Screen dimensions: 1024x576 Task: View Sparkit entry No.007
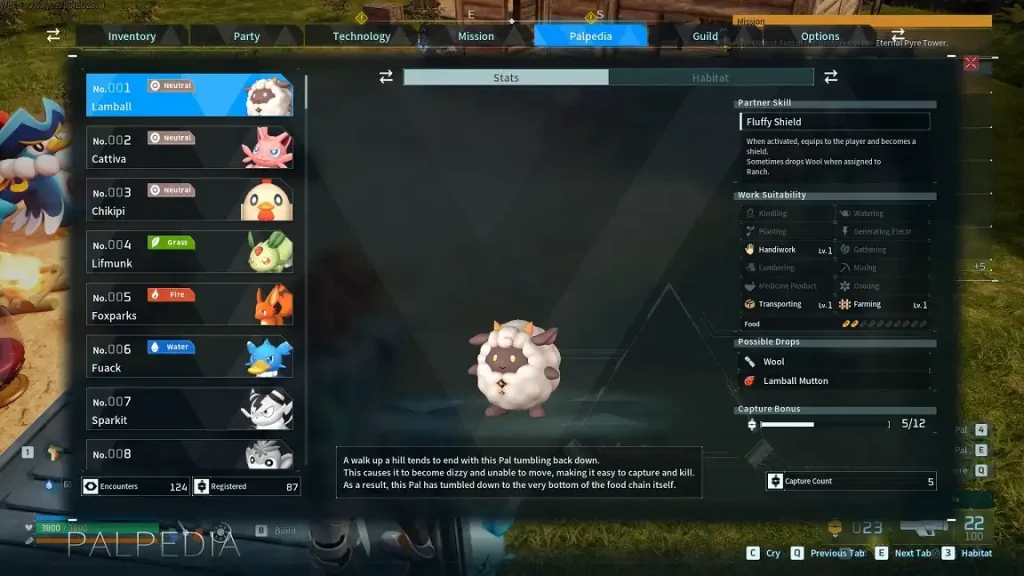[x=189, y=409]
